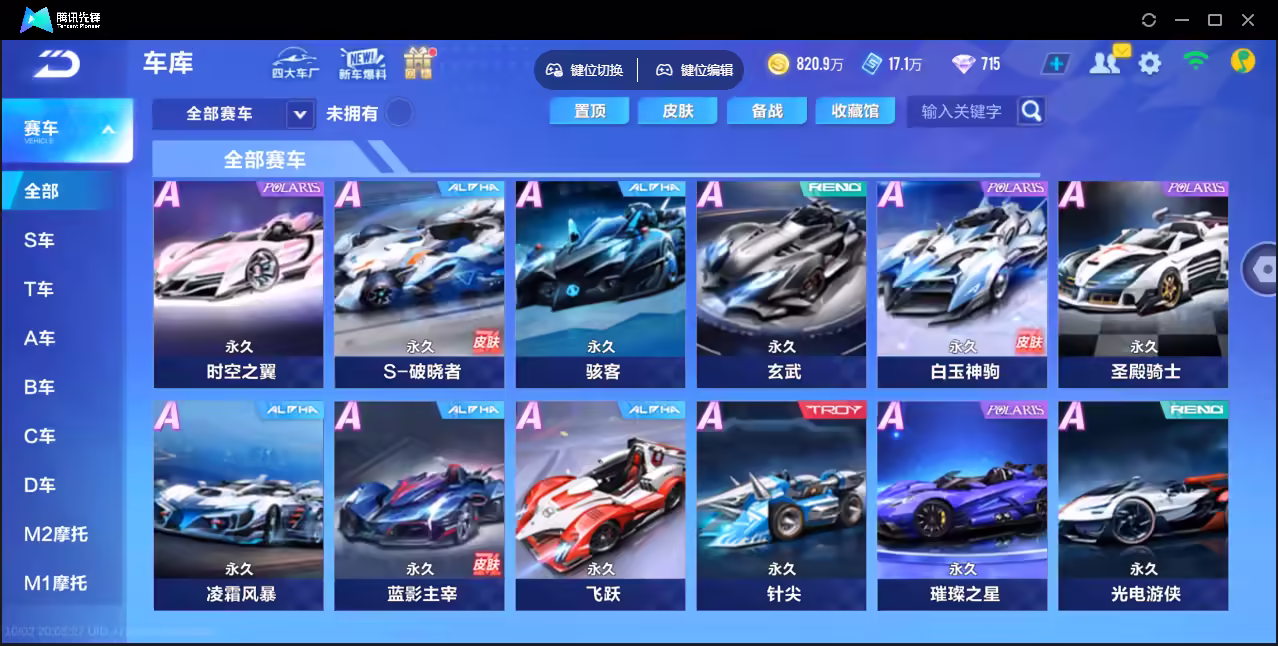Select the 飞跃 race car
Viewport: 1278px width, 646px height.
point(601,505)
